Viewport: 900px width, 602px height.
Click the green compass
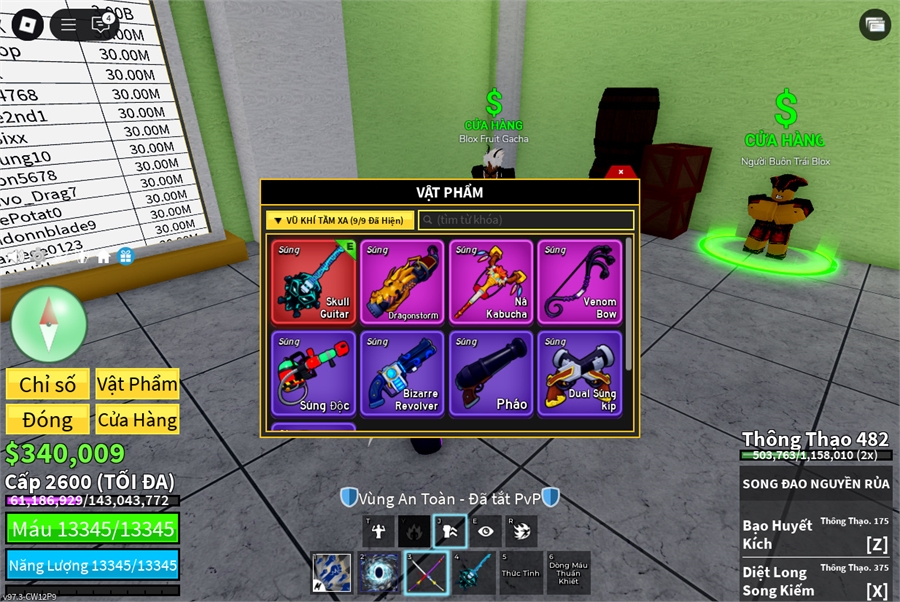(x=48, y=323)
